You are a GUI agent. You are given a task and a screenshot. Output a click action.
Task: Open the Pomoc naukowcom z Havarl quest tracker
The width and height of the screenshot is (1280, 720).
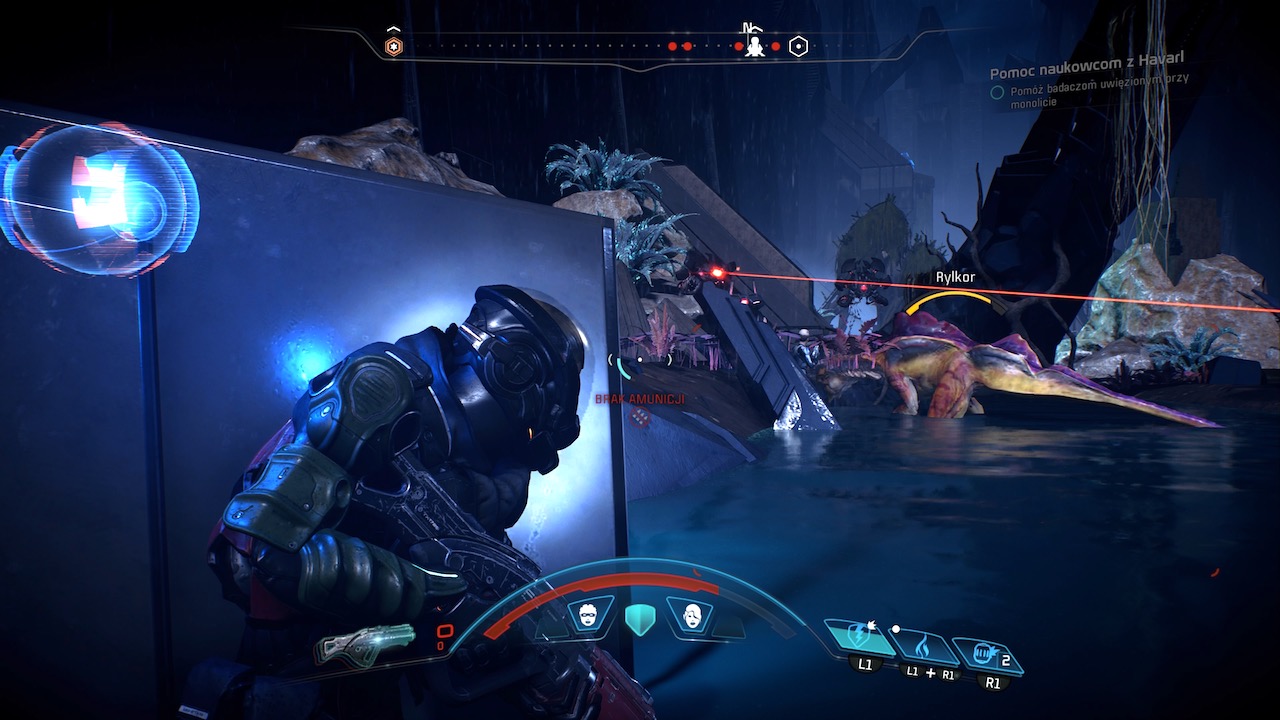[1086, 73]
